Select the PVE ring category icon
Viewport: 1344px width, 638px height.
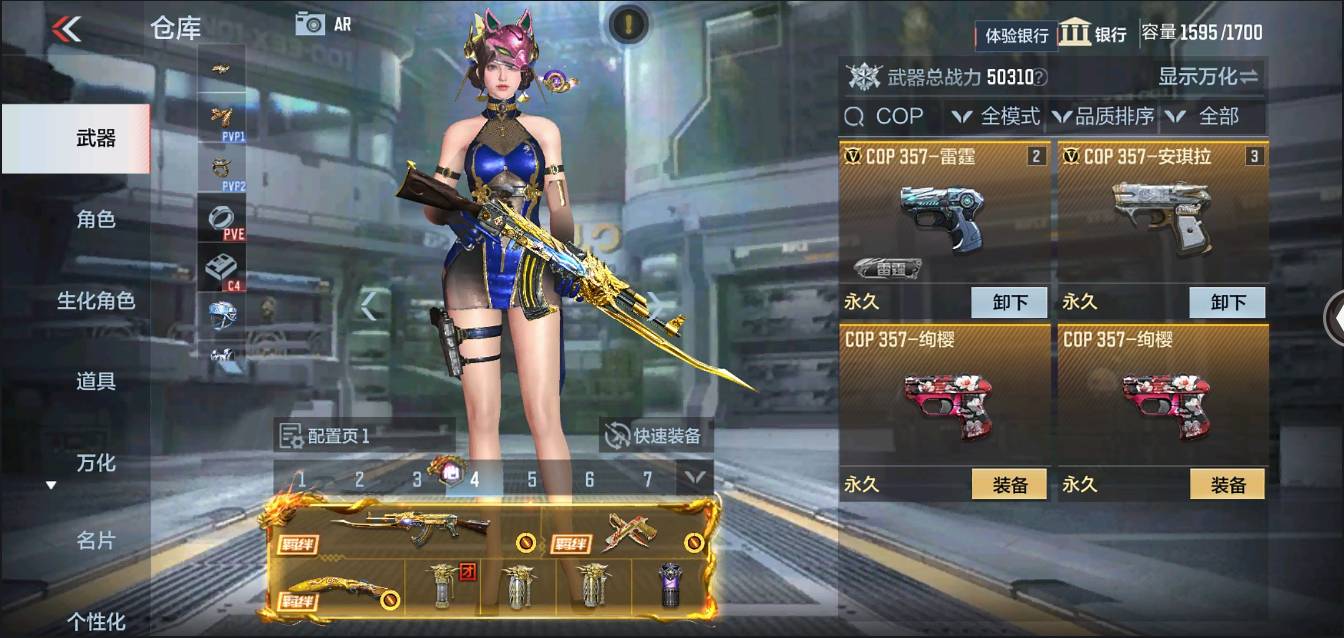tap(222, 218)
